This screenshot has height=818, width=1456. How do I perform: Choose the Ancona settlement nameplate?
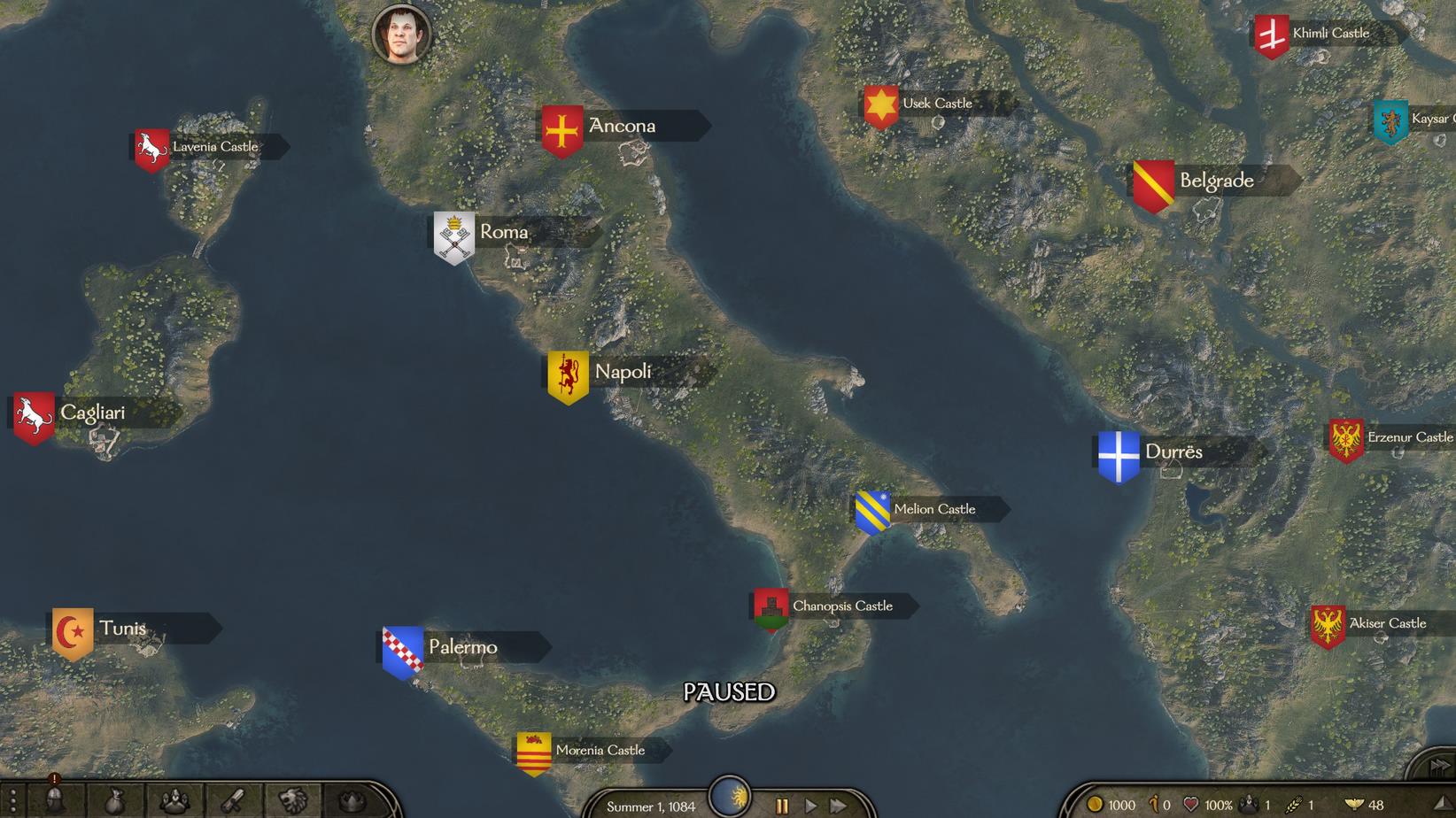coord(622,126)
